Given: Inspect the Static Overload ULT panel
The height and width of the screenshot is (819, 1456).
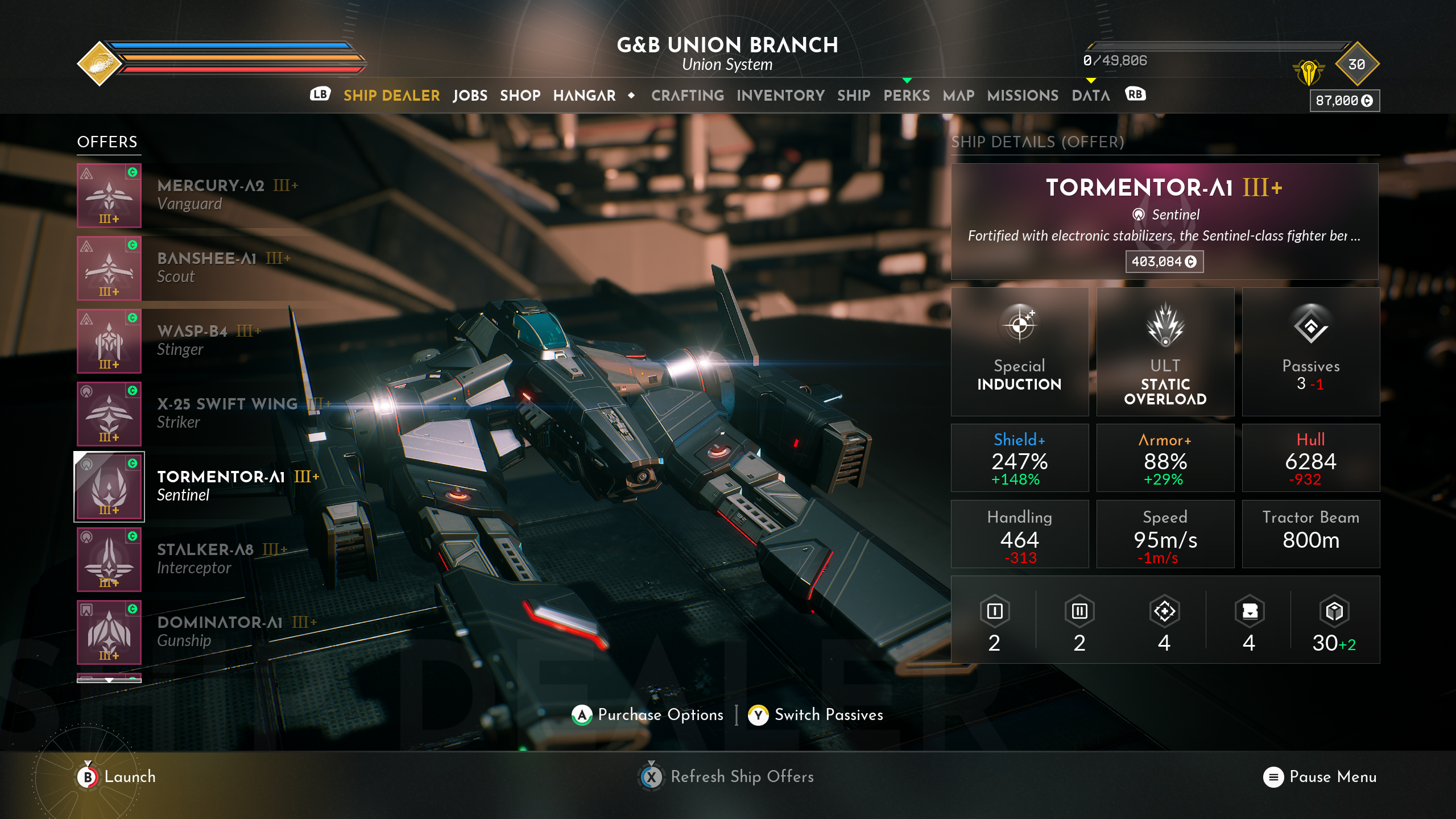Looking at the screenshot, I should coord(1165,351).
